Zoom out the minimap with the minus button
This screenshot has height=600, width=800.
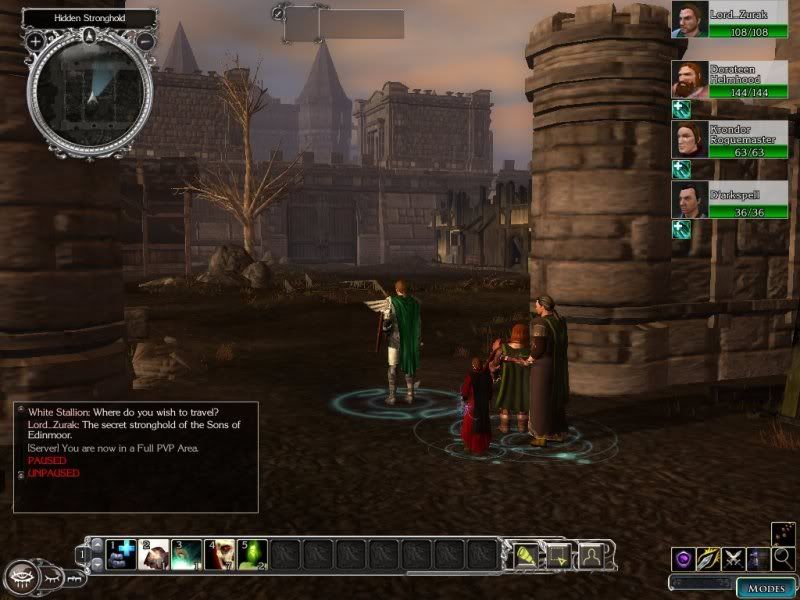coord(145,41)
